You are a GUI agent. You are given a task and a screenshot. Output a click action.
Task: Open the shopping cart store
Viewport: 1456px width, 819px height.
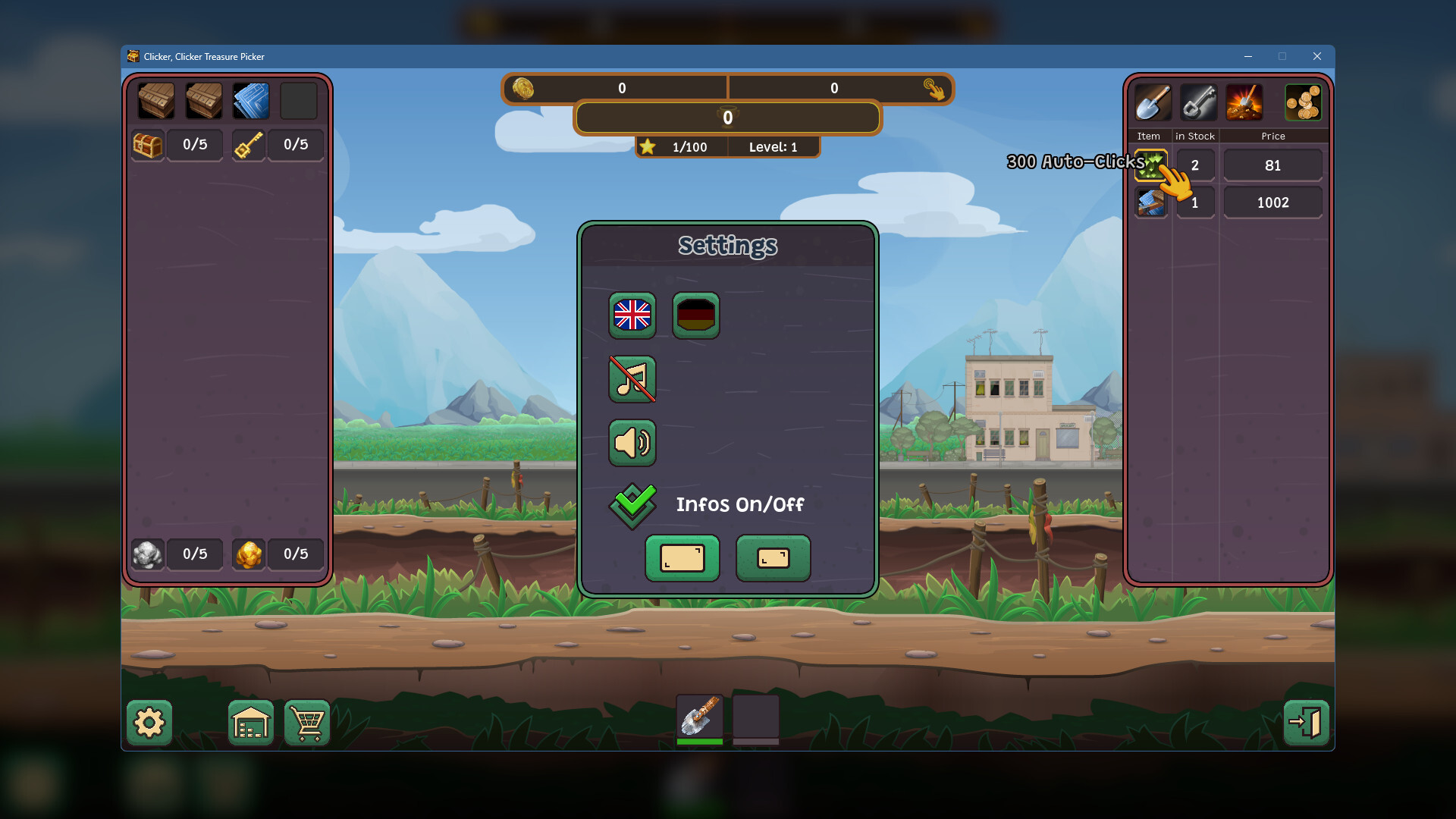(306, 723)
